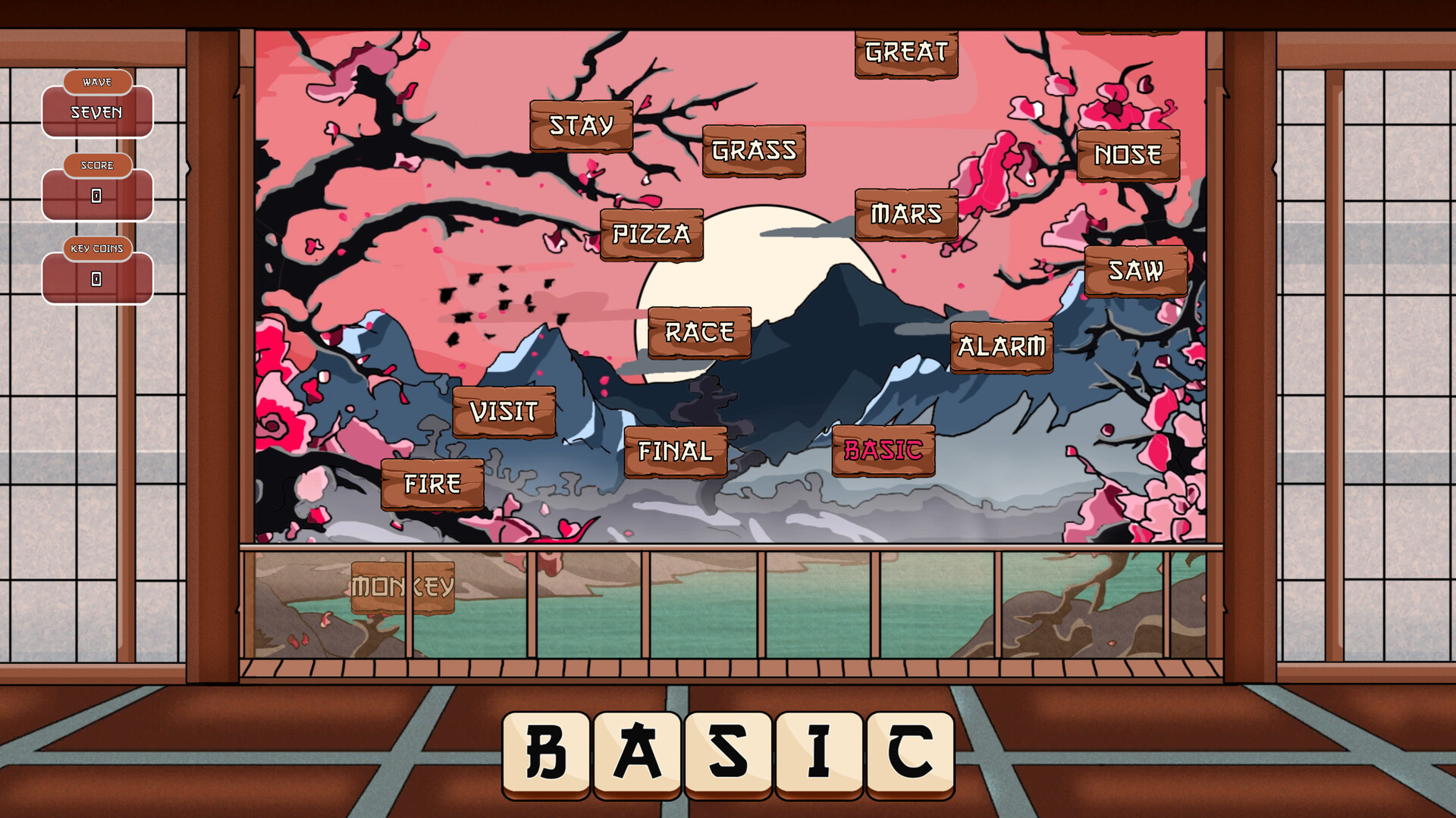
Task: Click the GREAT word plaque
Action: tap(905, 52)
